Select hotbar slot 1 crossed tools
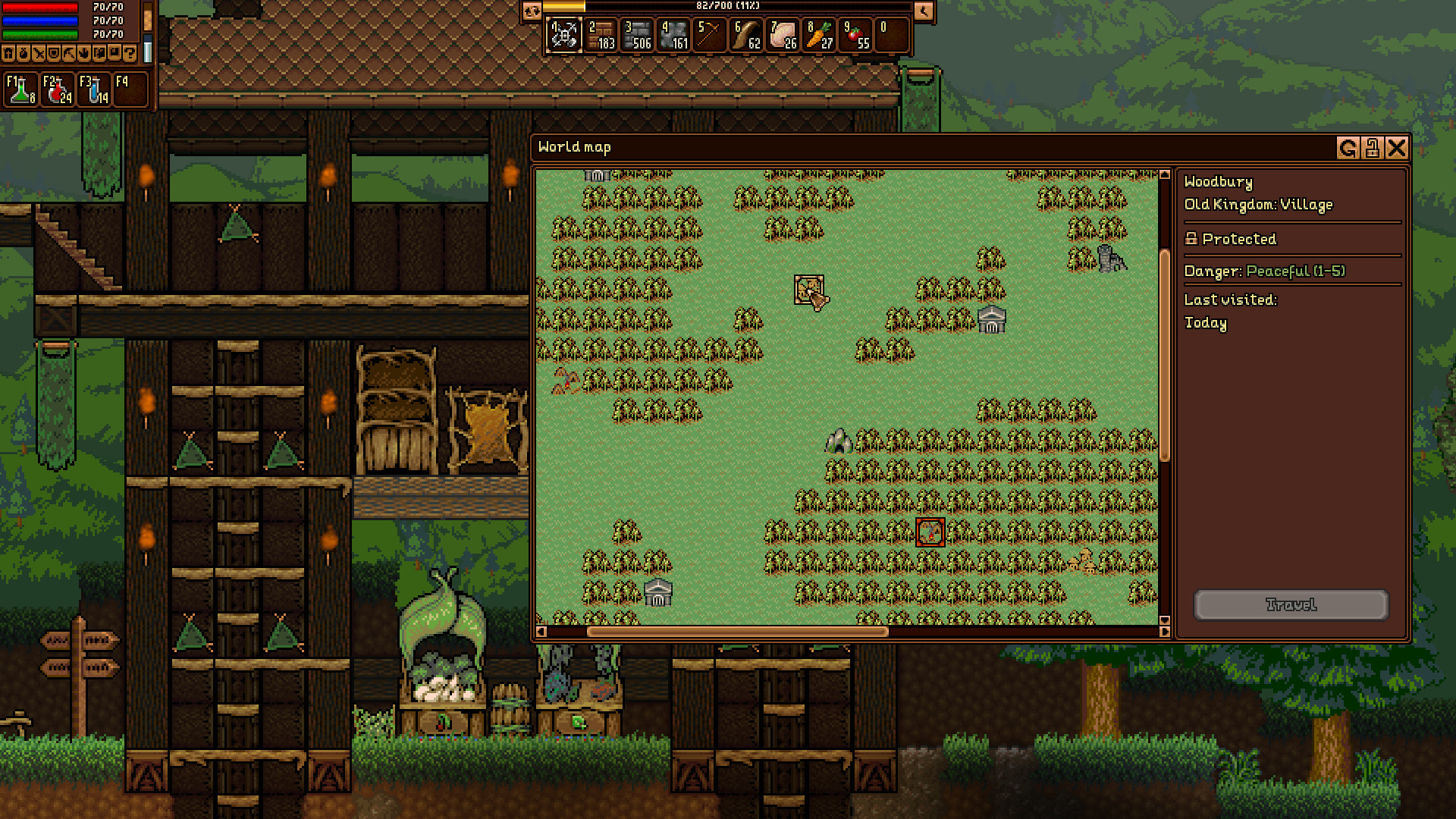Image resolution: width=1456 pixels, height=819 pixels. (564, 36)
